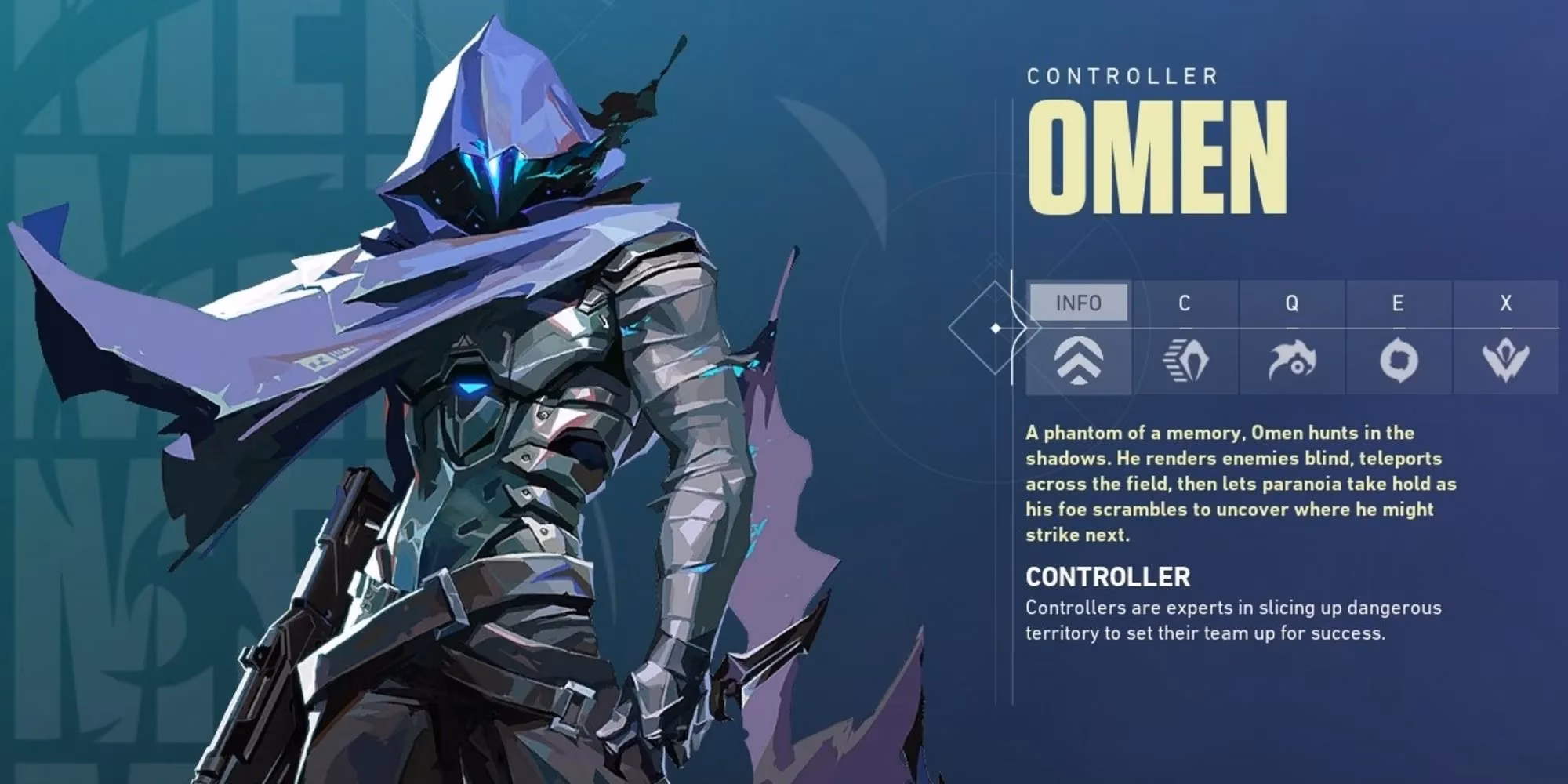The height and width of the screenshot is (784, 1568).
Task: Click the Controller role chevron icon
Action: [x=1079, y=361]
